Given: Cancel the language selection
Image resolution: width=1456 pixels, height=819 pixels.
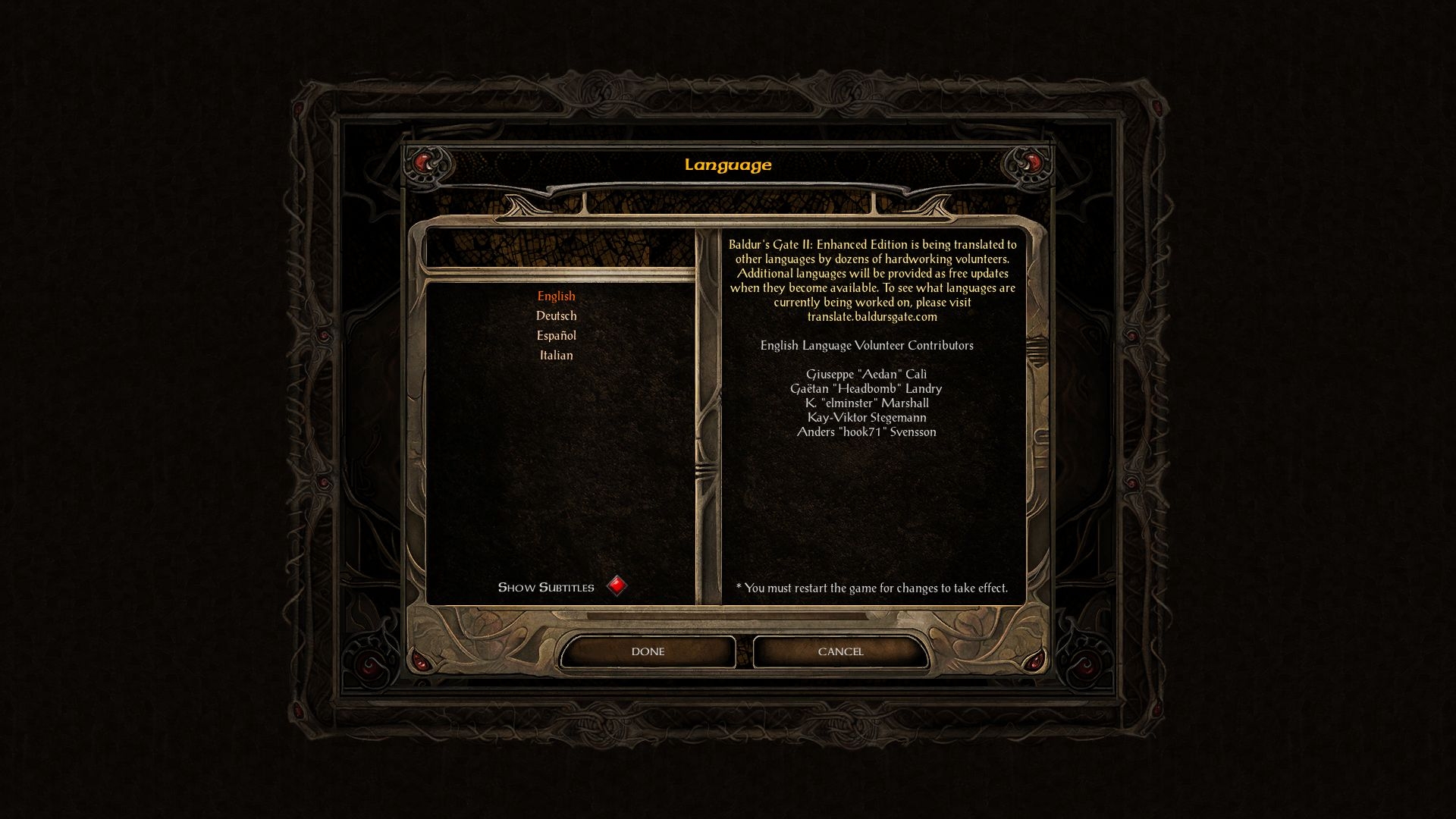Looking at the screenshot, I should [x=840, y=651].
